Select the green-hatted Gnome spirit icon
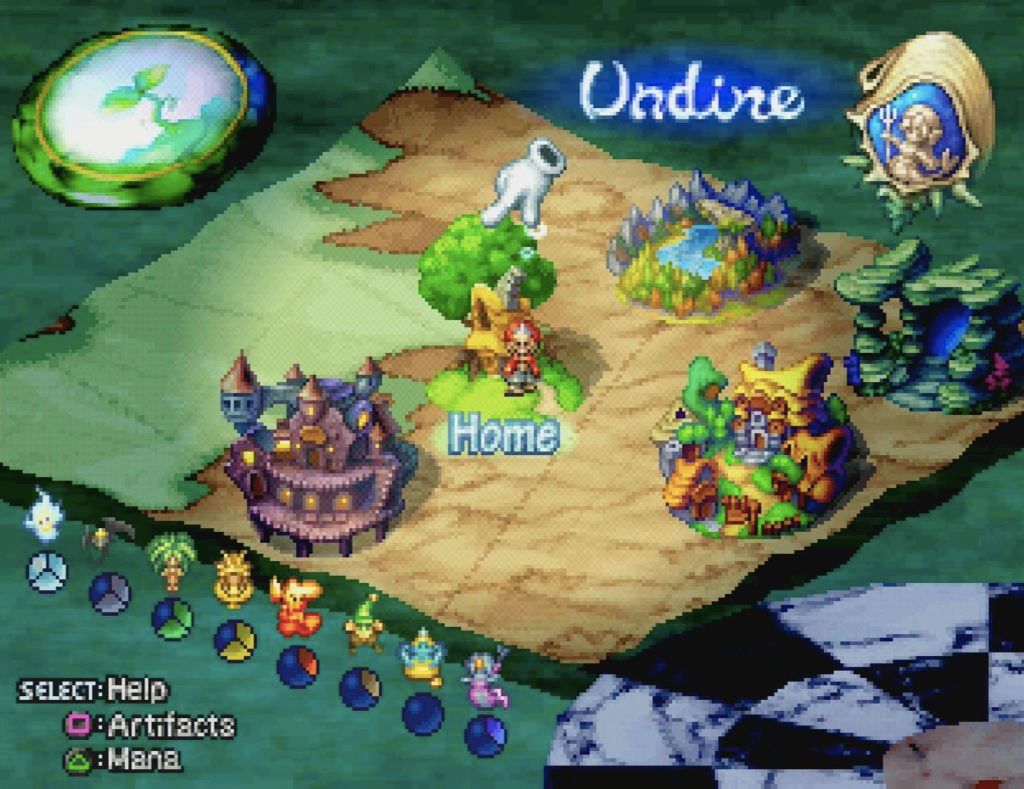This screenshot has height=789, width=1024. (363, 625)
